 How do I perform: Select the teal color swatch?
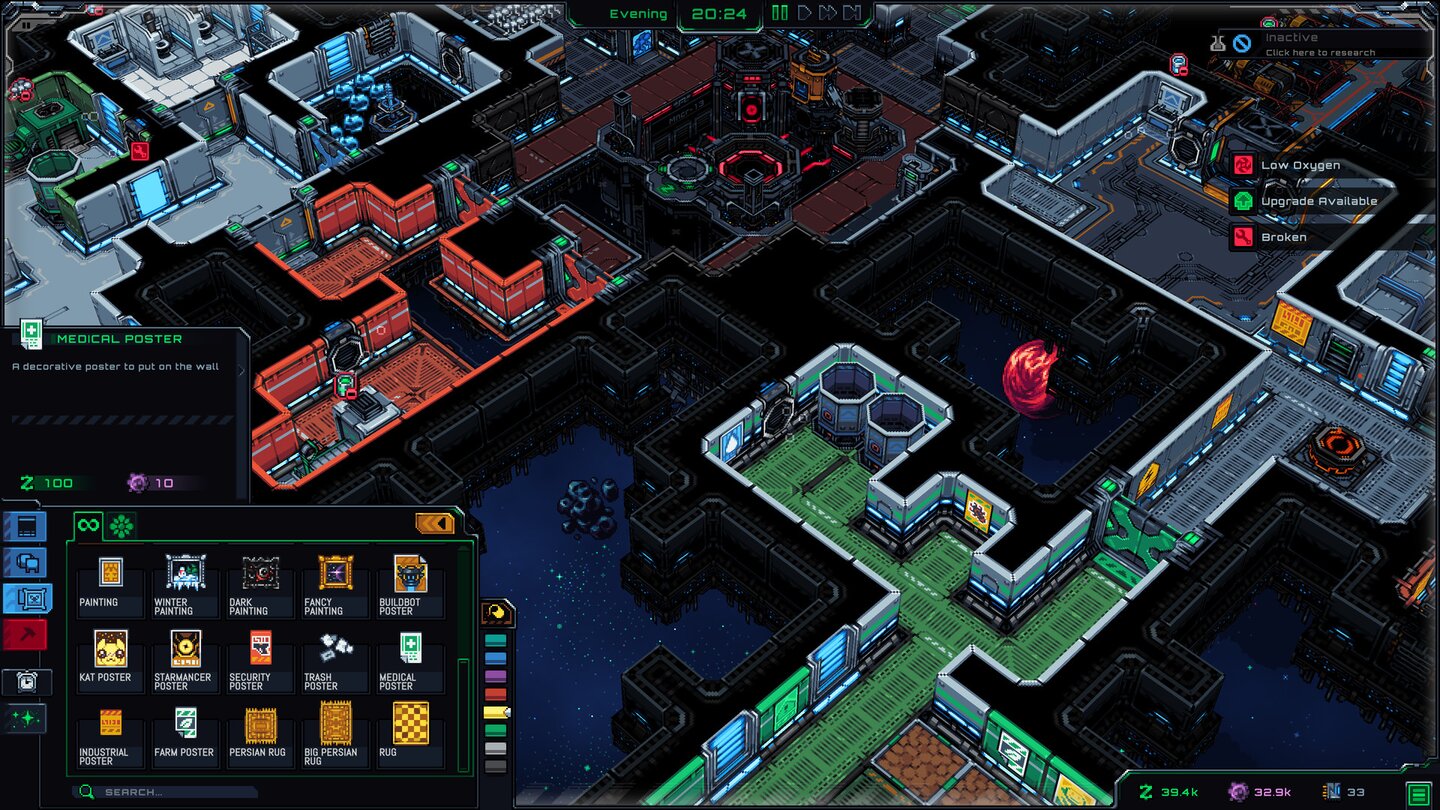click(x=495, y=639)
